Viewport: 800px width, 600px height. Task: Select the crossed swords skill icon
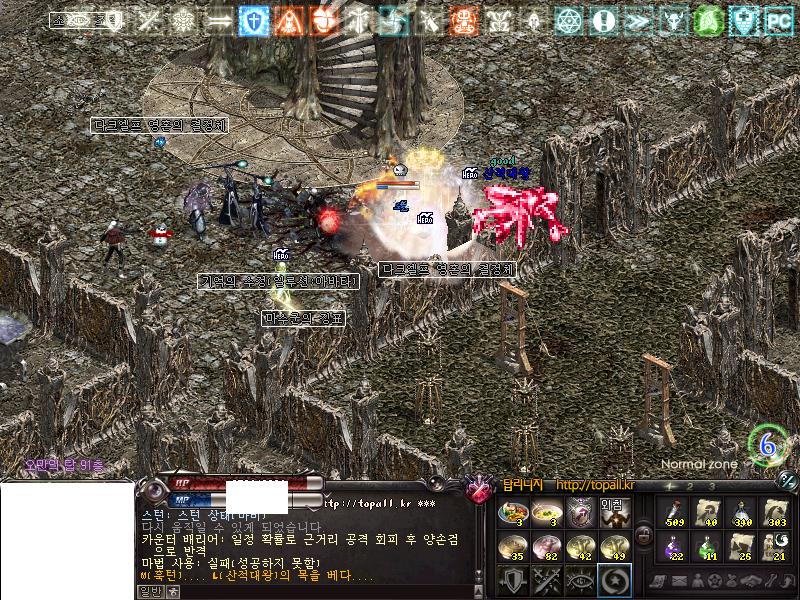click(546, 579)
